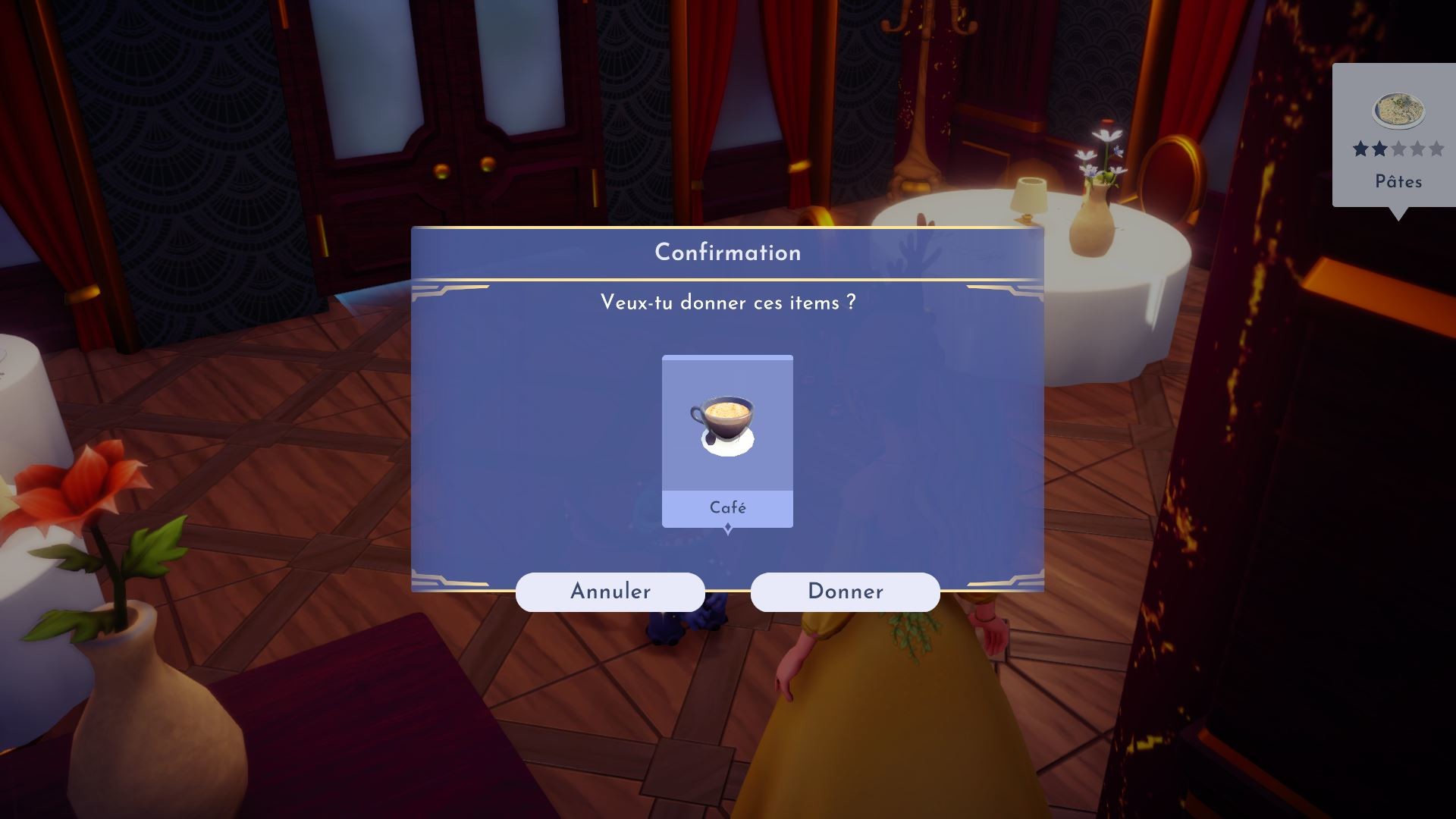This screenshot has height=819, width=1456.
Task: Click the small arrow beneath the Café item card
Action: [729, 529]
